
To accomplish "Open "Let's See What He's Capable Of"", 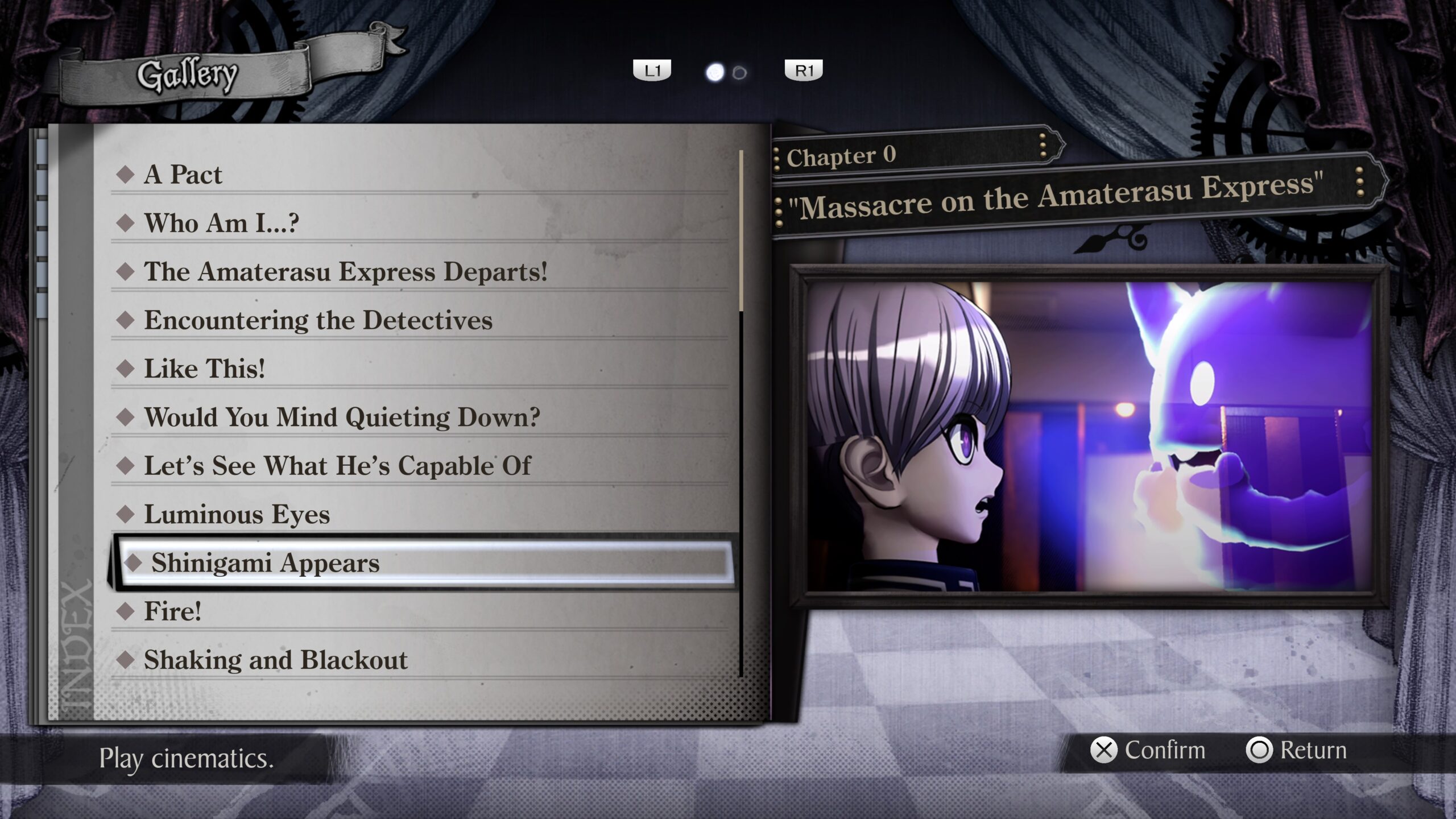I will point(337,466).
